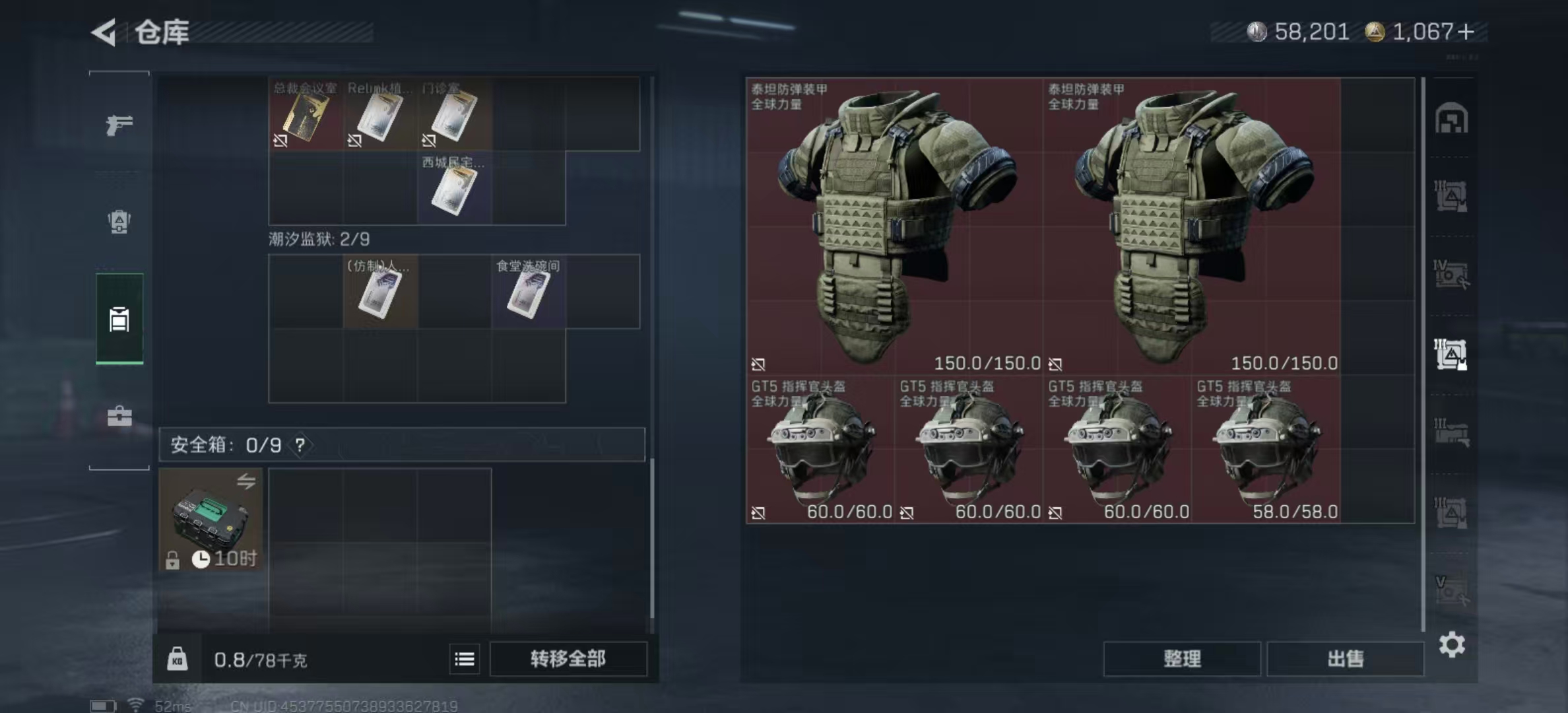Open the list view toggle near weight display
Viewport: 1568px width, 713px height.
click(x=464, y=659)
